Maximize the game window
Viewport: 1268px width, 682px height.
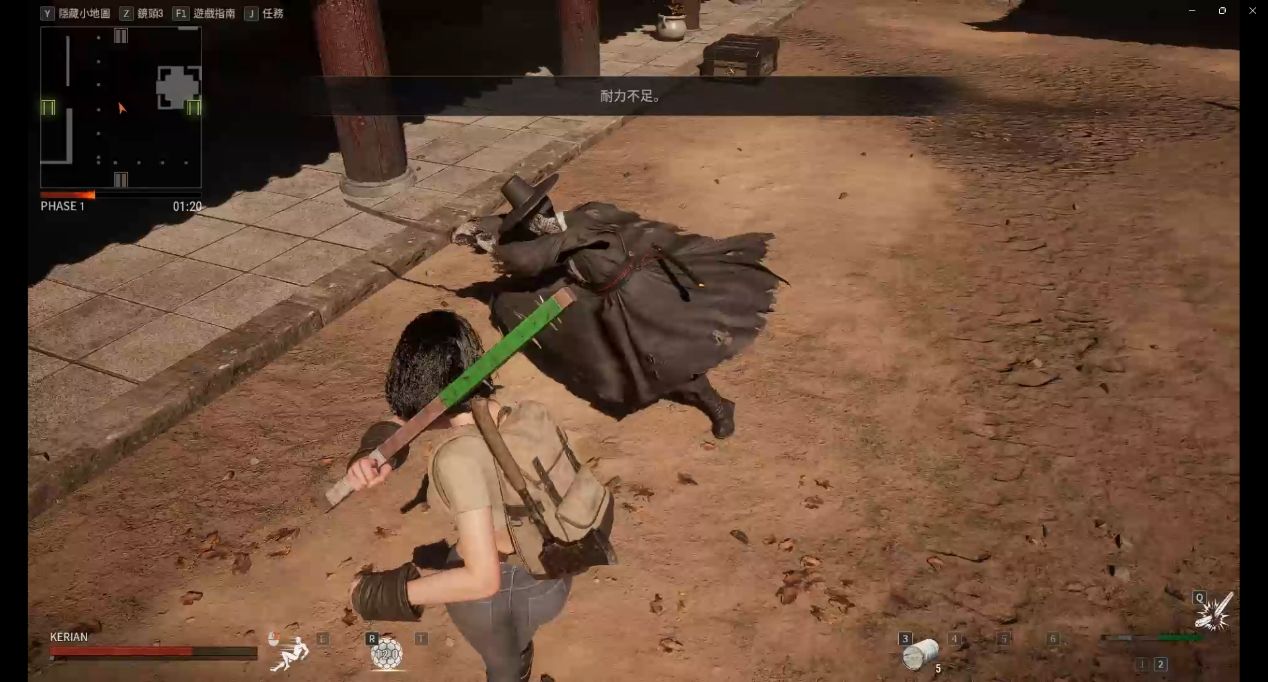(1222, 10)
